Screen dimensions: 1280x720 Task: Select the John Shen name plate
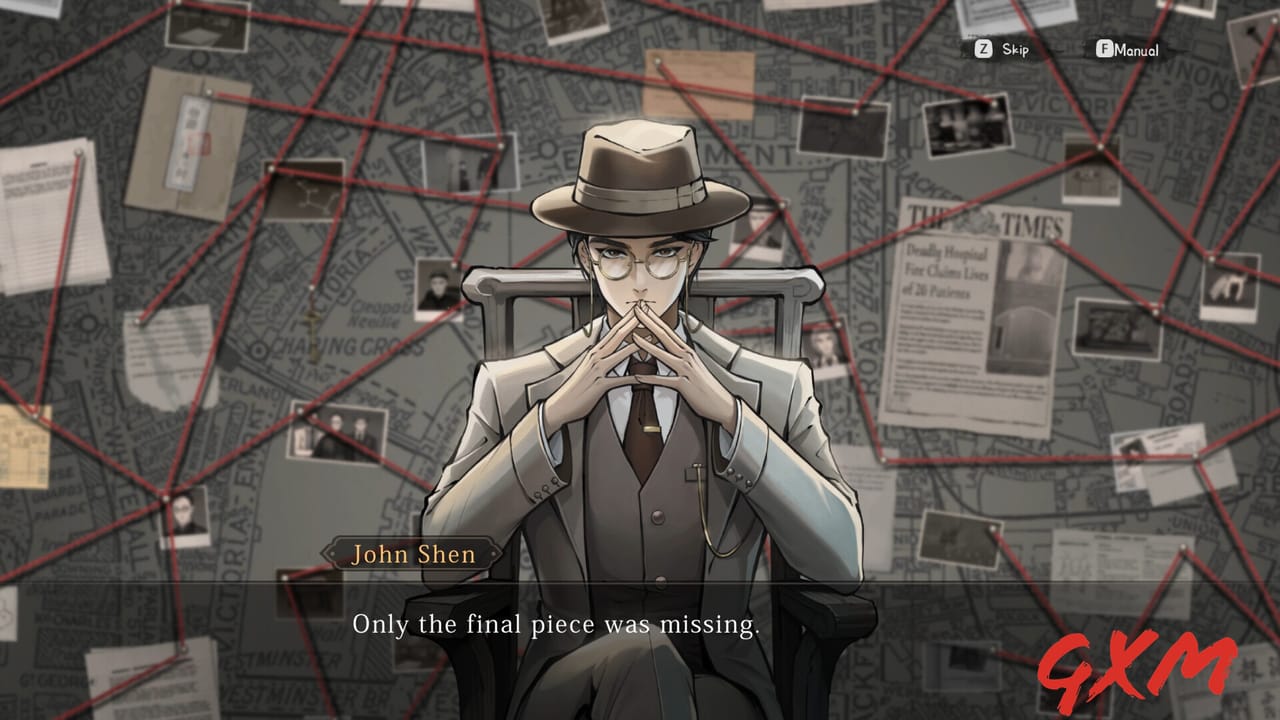413,554
